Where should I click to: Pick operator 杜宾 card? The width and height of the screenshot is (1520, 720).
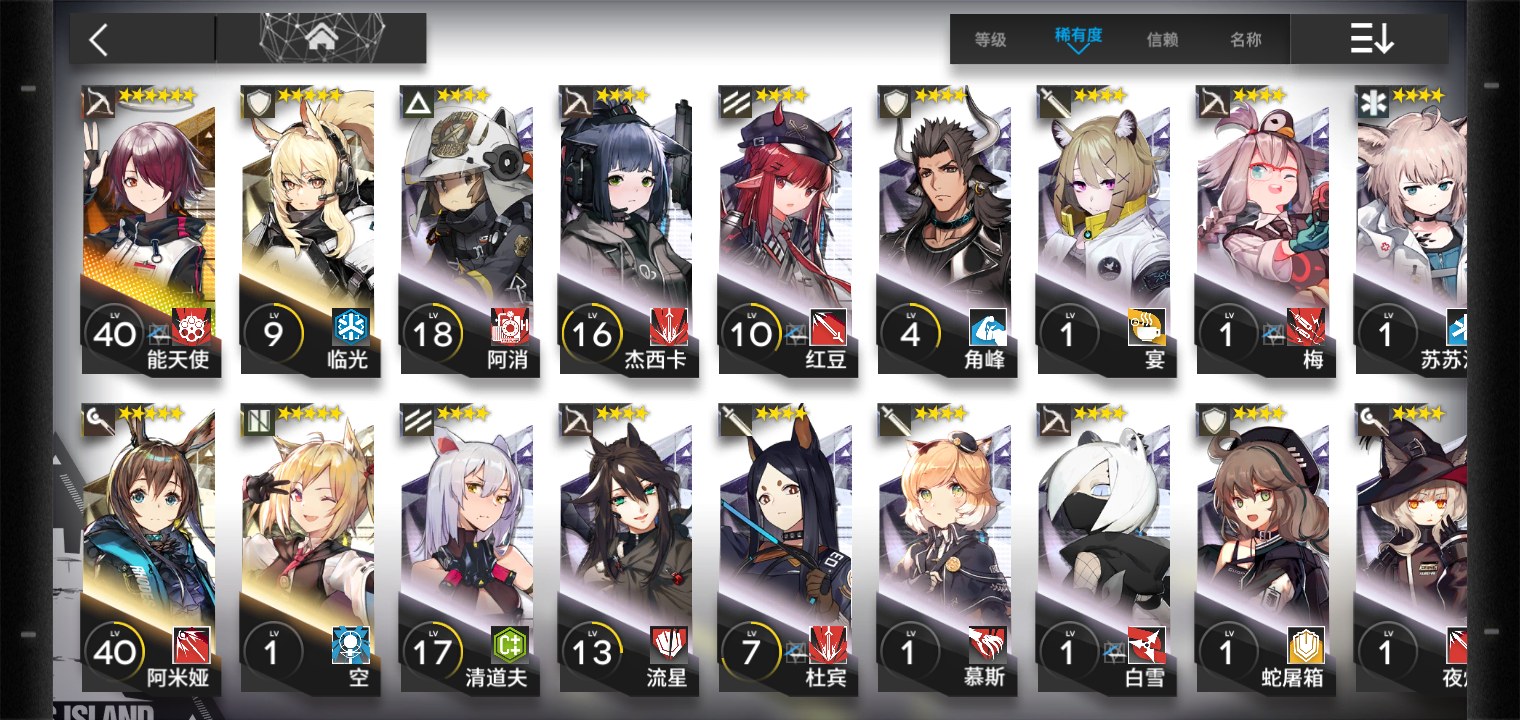pos(786,548)
